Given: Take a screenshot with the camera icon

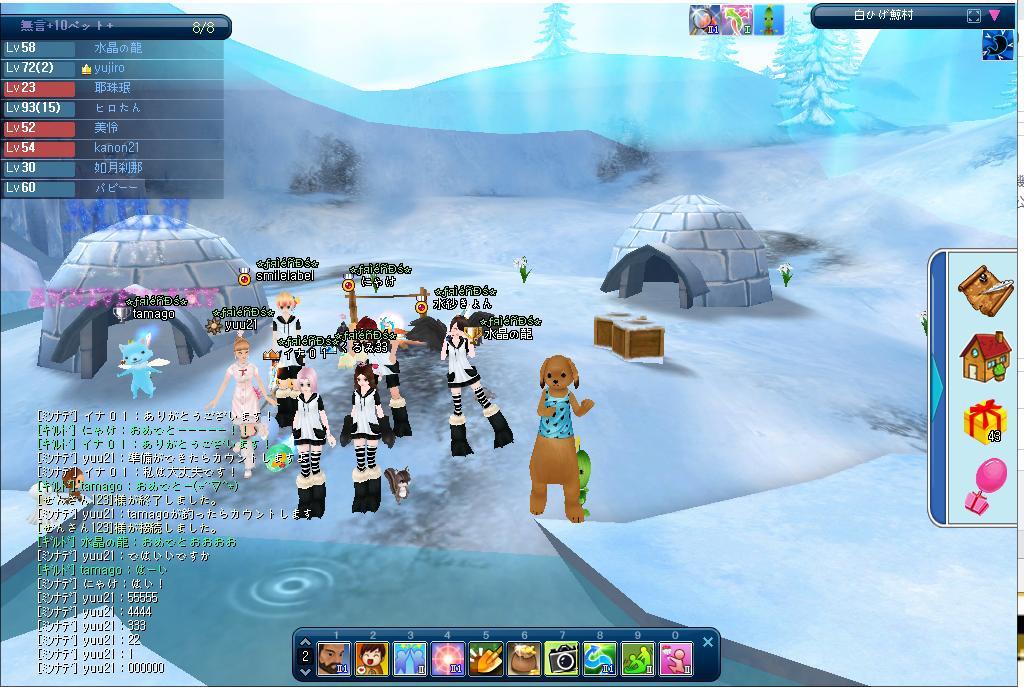Looking at the screenshot, I should tap(562, 659).
